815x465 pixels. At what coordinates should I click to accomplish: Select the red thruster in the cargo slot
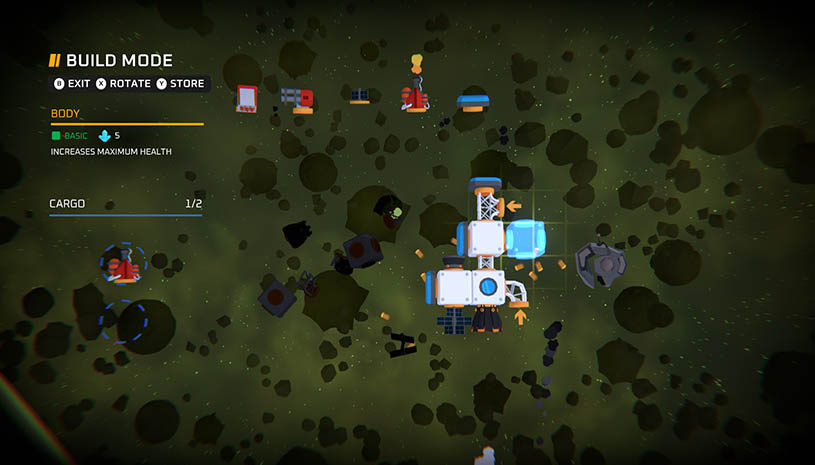[123, 266]
